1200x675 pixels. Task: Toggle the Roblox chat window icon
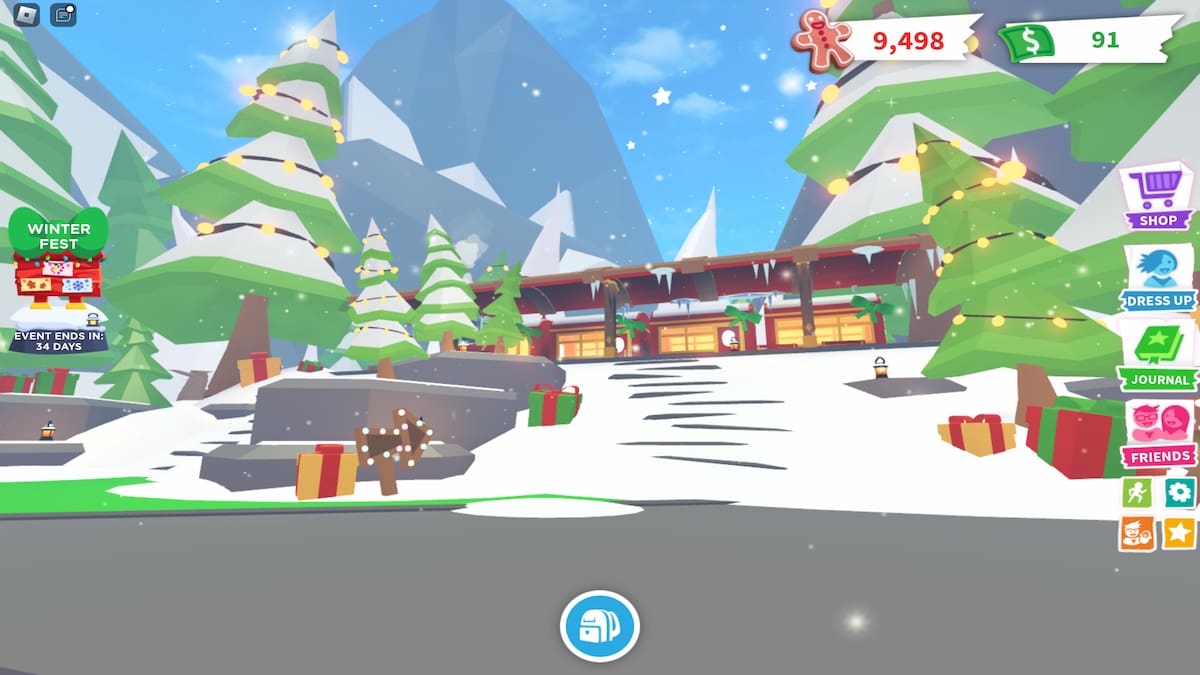coord(63,14)
